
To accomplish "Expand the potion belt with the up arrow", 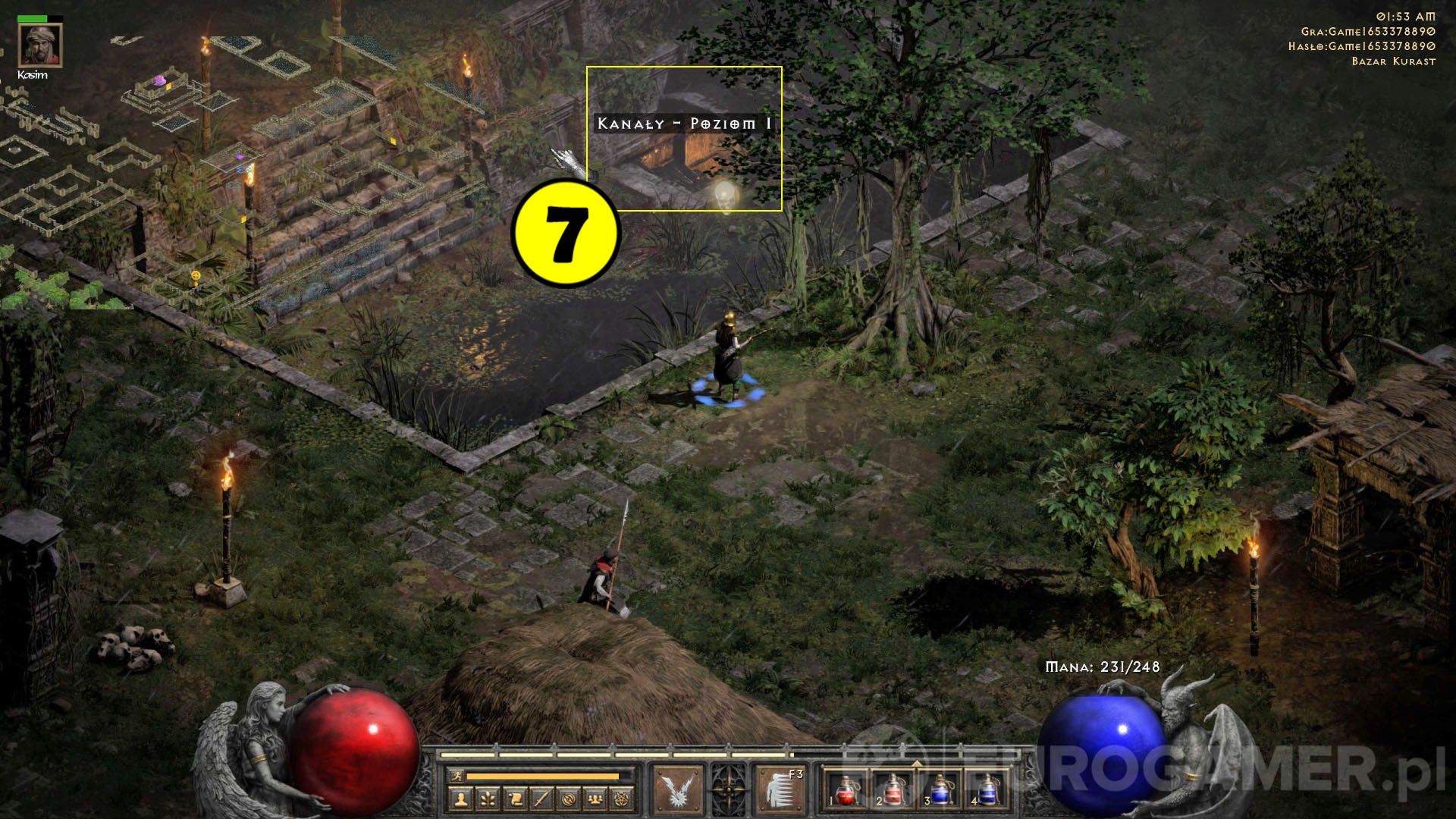I will click(918, 764).
